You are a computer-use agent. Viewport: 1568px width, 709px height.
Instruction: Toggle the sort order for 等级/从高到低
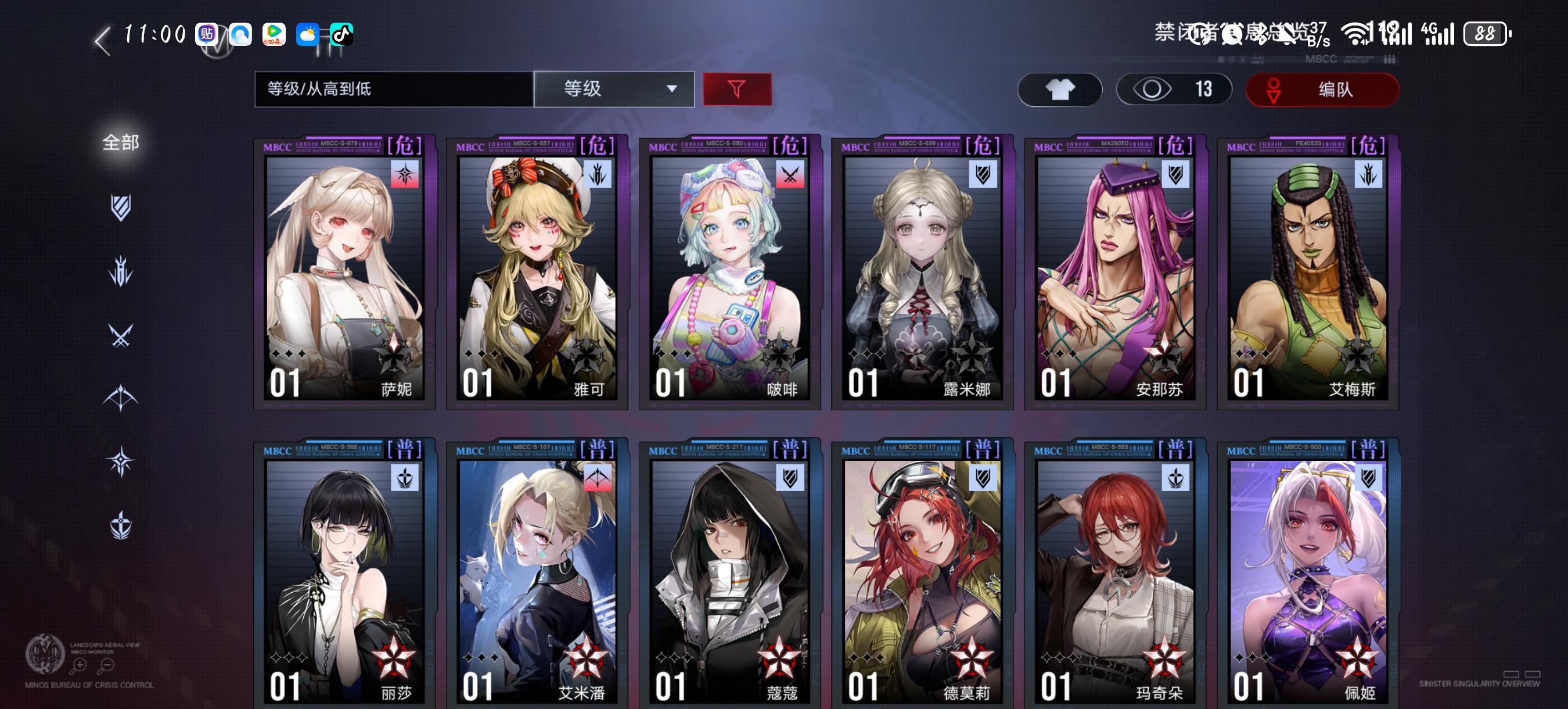[393, 89]
